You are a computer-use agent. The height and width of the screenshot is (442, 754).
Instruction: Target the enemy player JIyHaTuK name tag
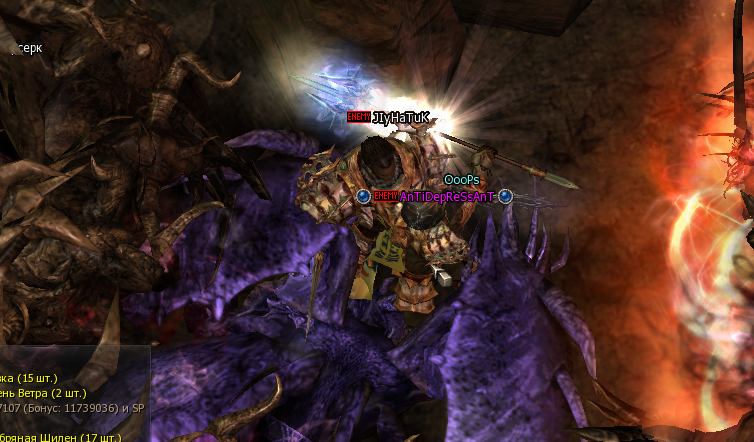point(400,117)
